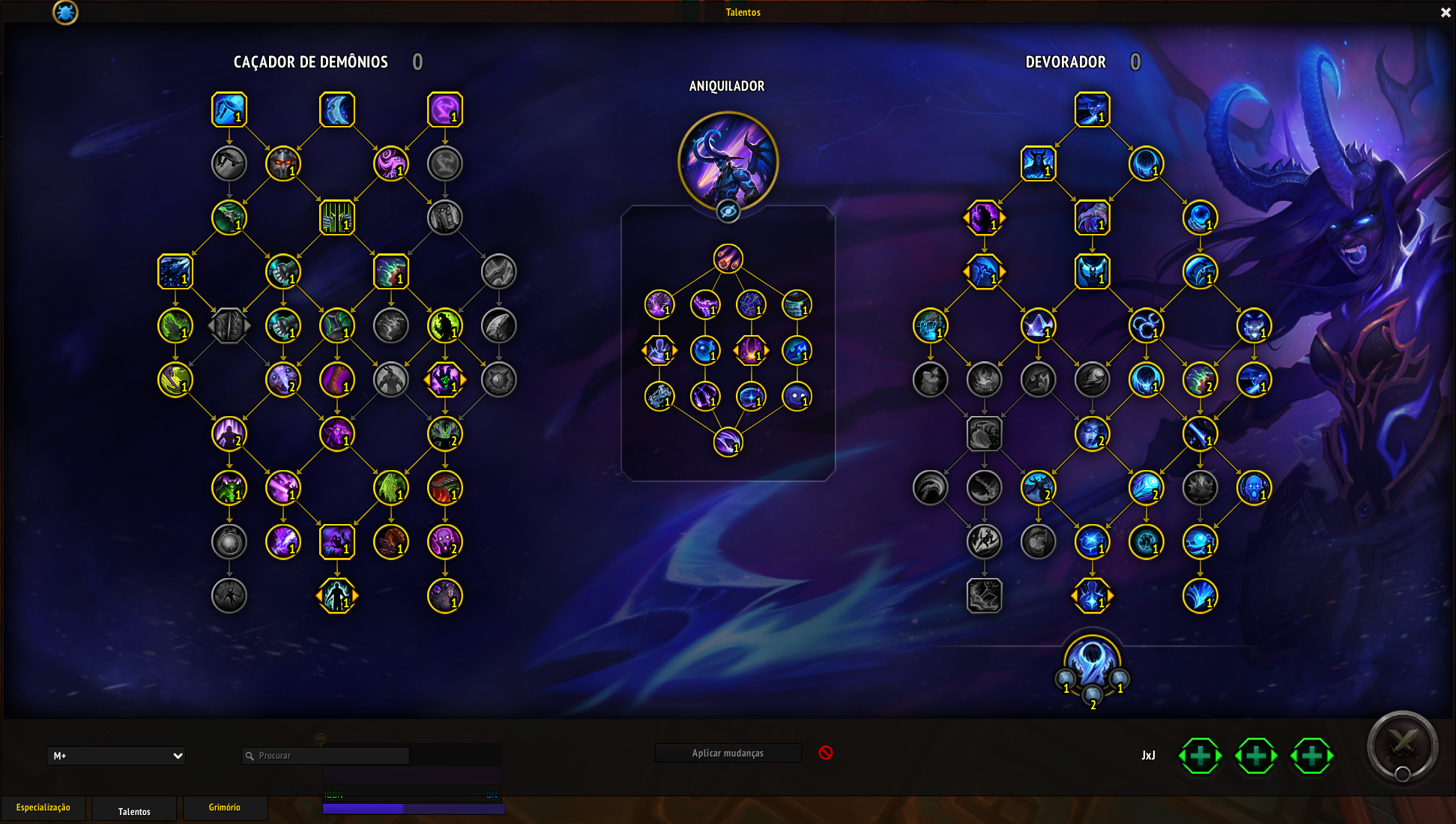Open the M+ loadout dropdown

click(116, 756)
